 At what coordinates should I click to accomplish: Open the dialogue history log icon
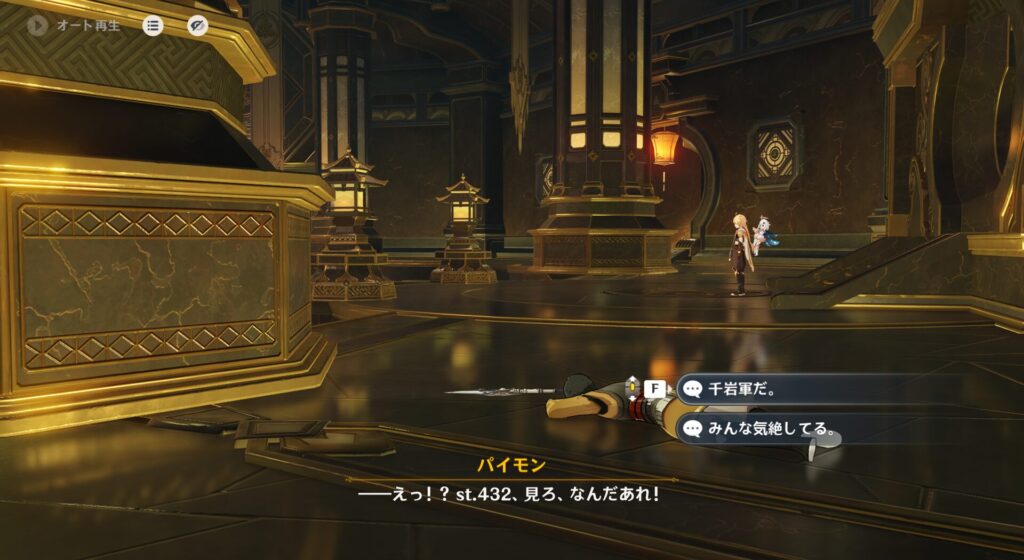(x=153, y=26)
